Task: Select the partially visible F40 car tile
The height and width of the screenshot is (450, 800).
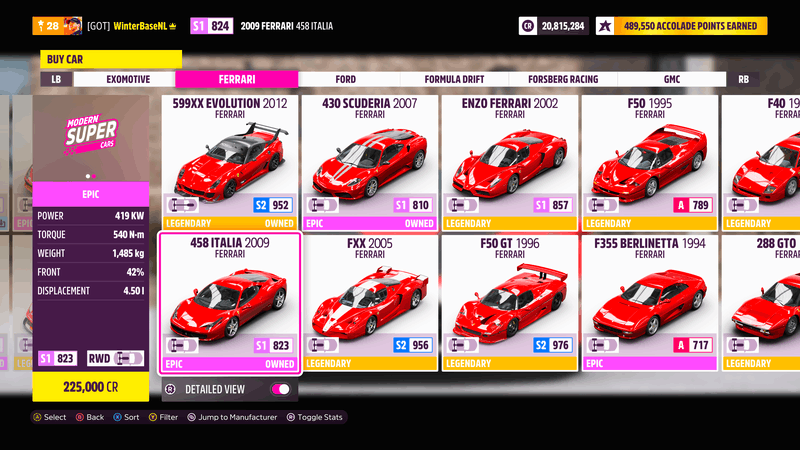Action: point(762,162)
